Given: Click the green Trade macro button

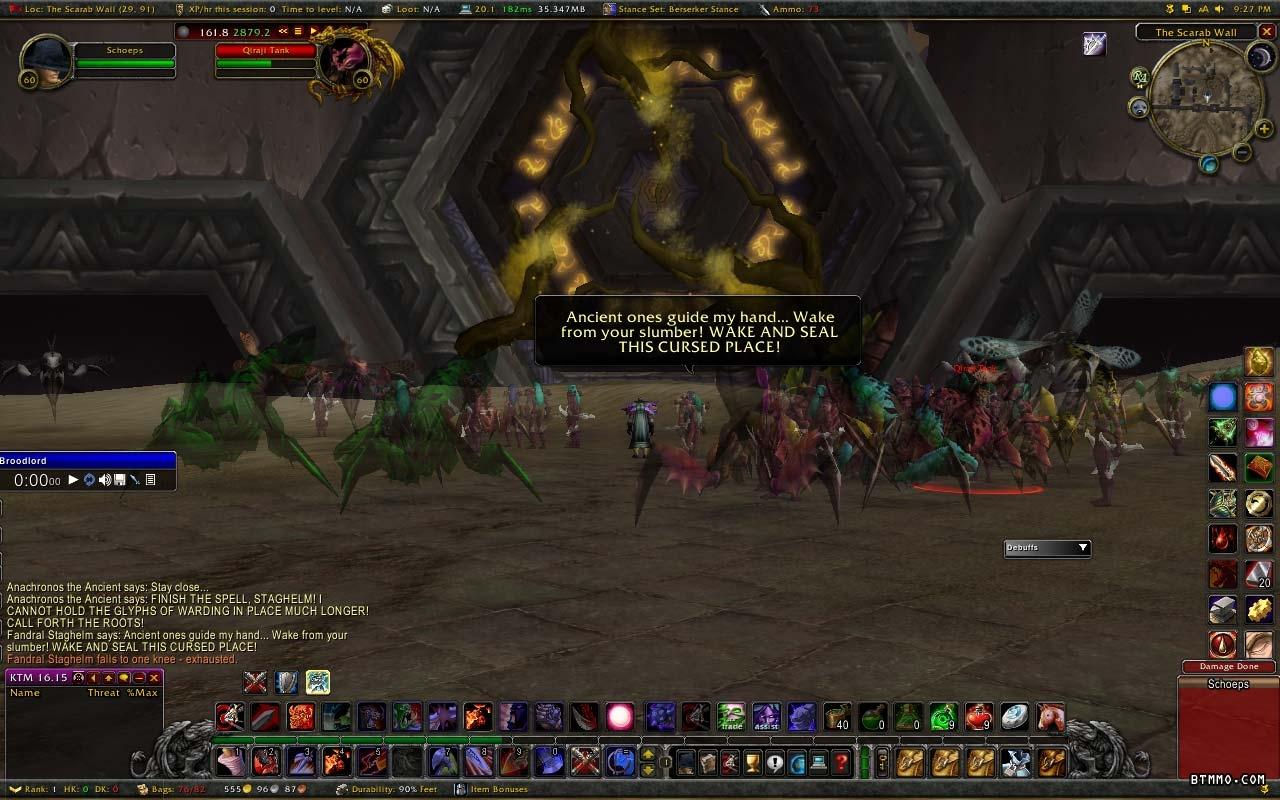Looking at the screenshot, I should coord(731,716).
